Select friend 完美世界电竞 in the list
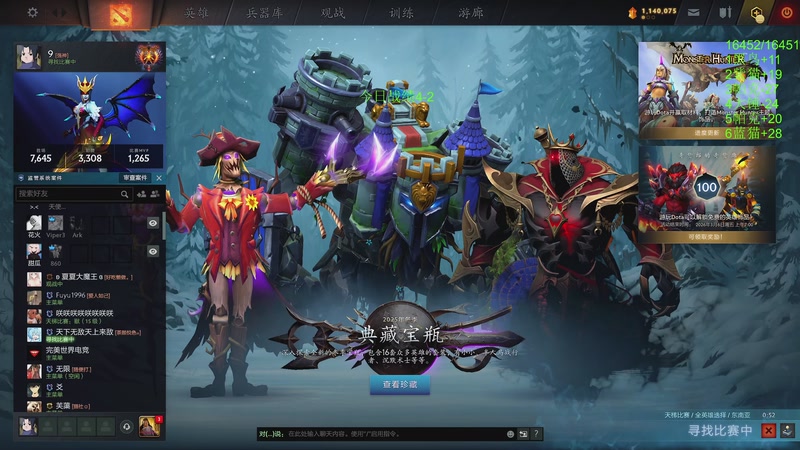The height and width of the screenshot is (450, 800). click(x=80, y=350)
